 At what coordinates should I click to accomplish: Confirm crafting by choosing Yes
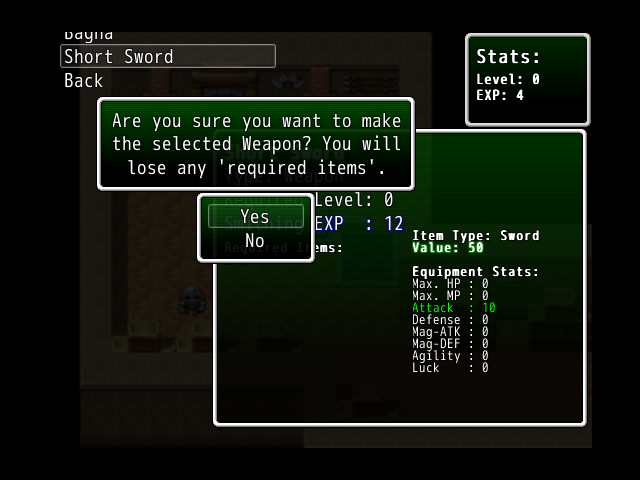[x=255, y=216]
